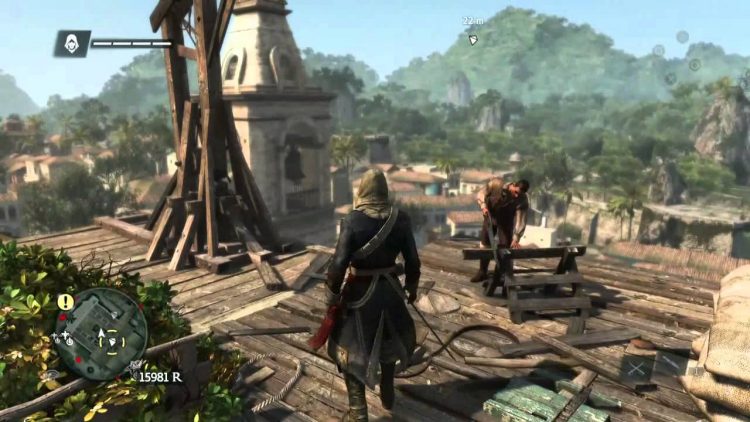
Task: Select the yellow exclamation mark alert icon
Action: [x=65, y=300]
